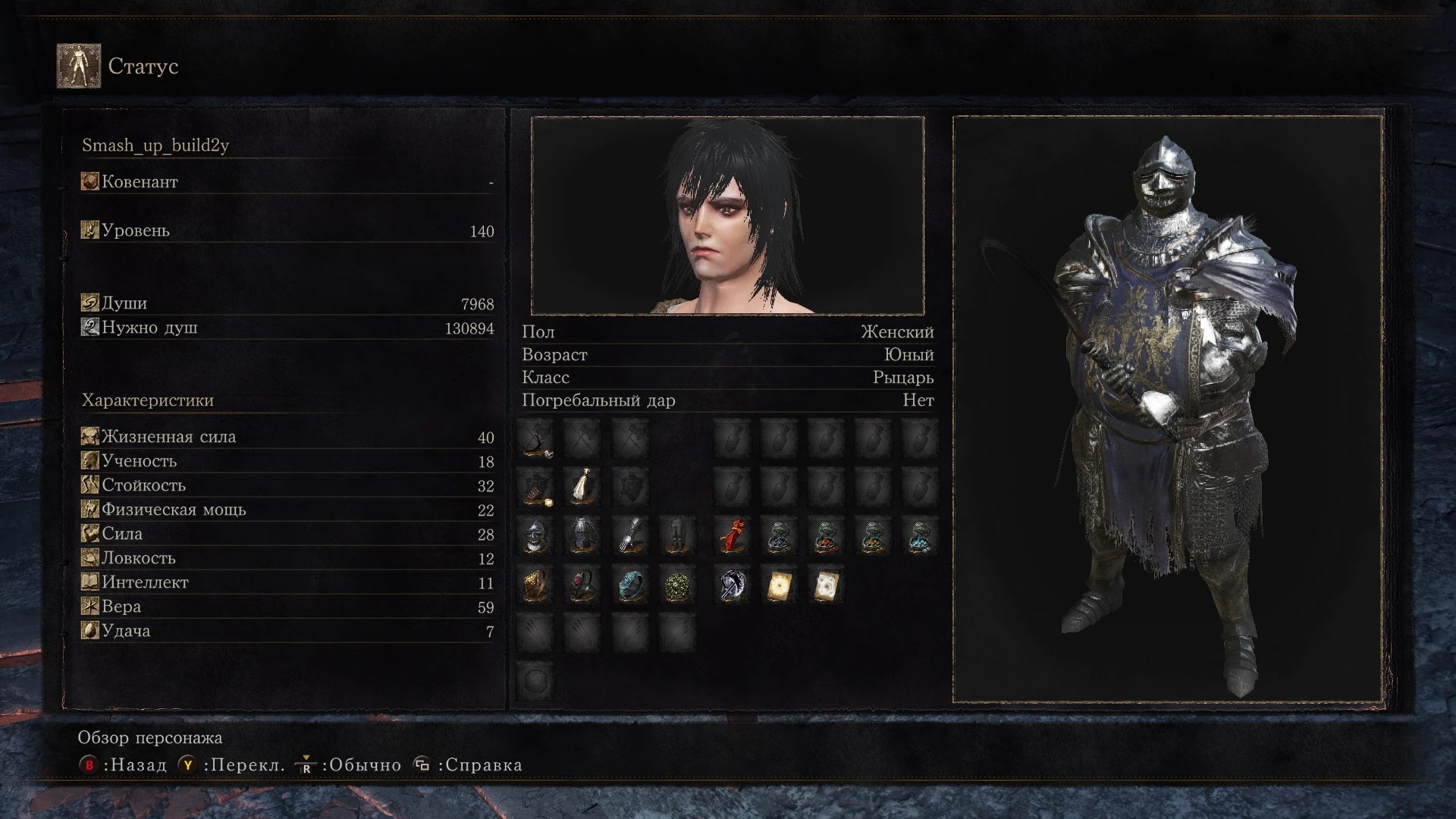Select the shield in the left-hand slot
The width and height of the screenshot is (1456, 819).
pyautogui.click(x=536, y=488)
